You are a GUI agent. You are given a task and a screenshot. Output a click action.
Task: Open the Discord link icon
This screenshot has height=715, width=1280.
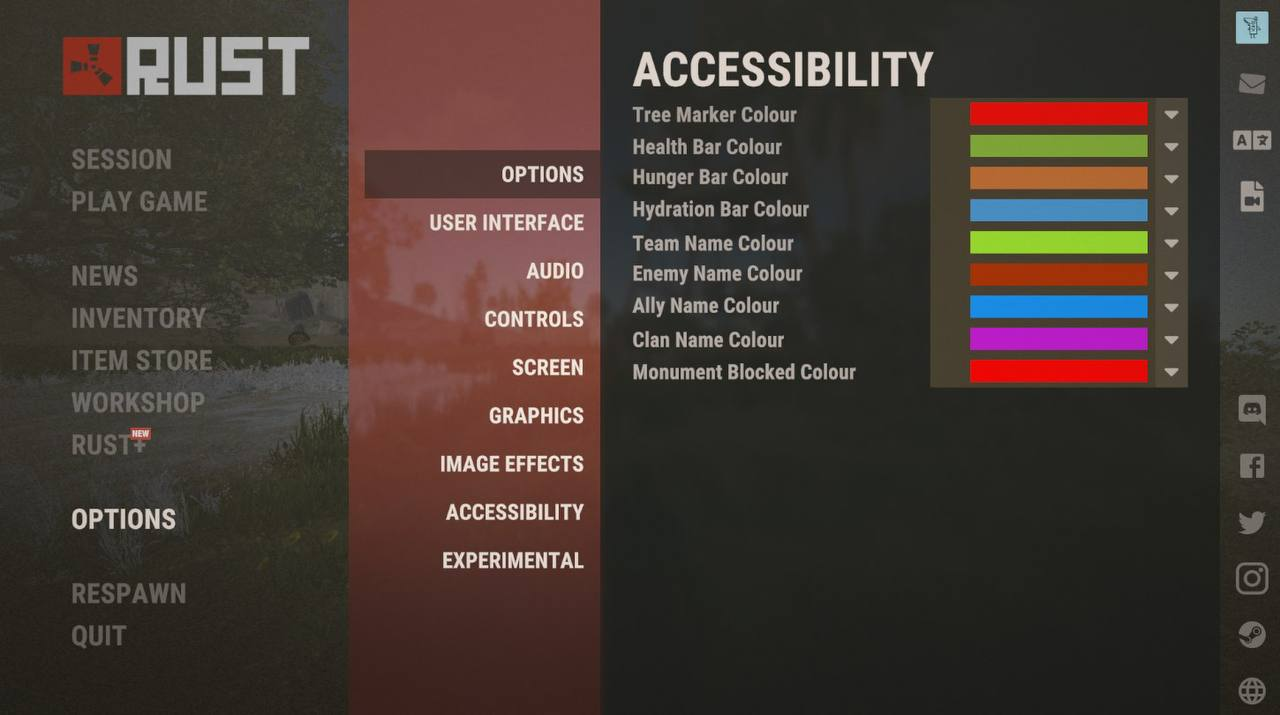[1252, 409]
